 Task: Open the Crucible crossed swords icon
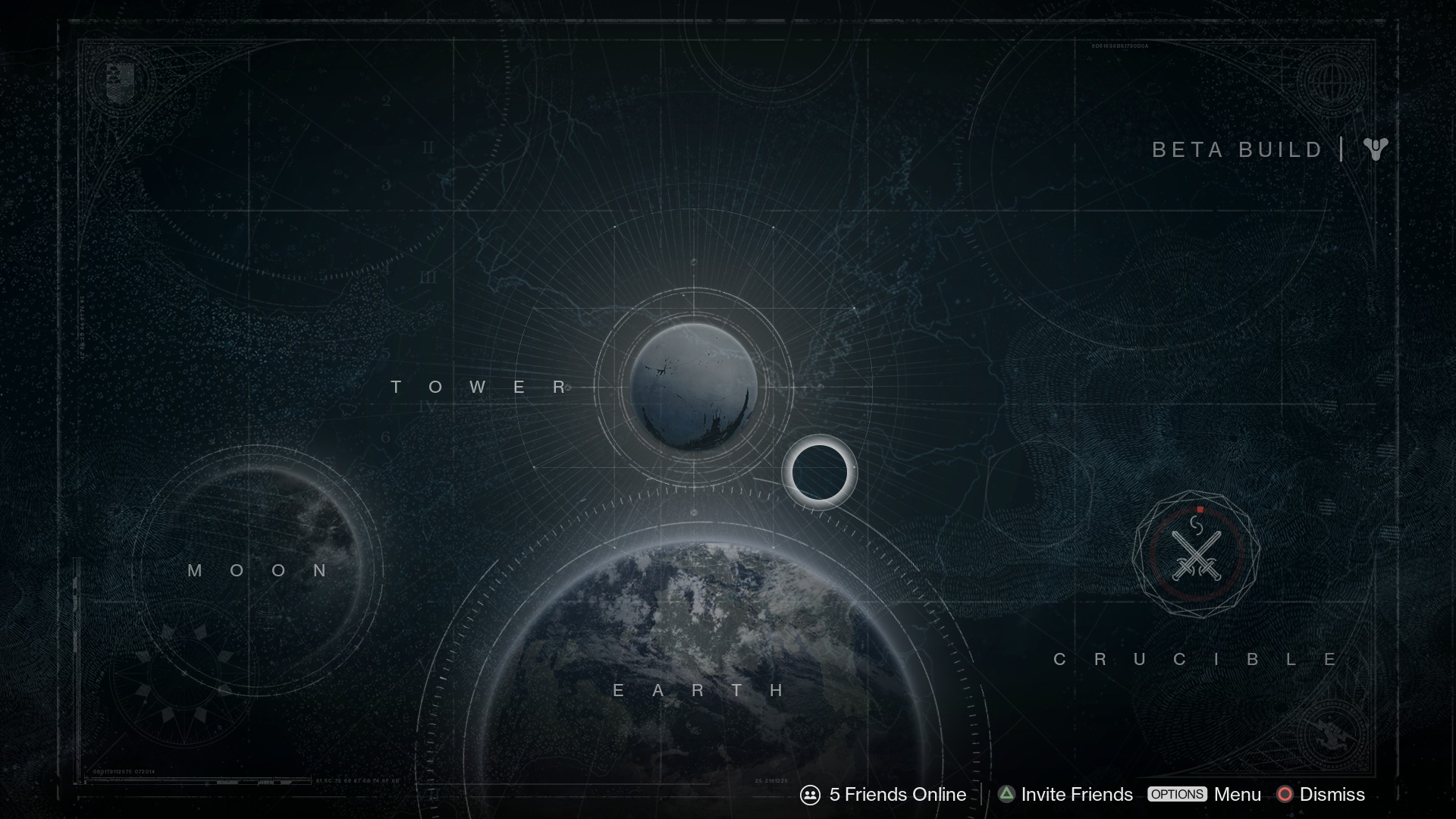point(1196,554)
